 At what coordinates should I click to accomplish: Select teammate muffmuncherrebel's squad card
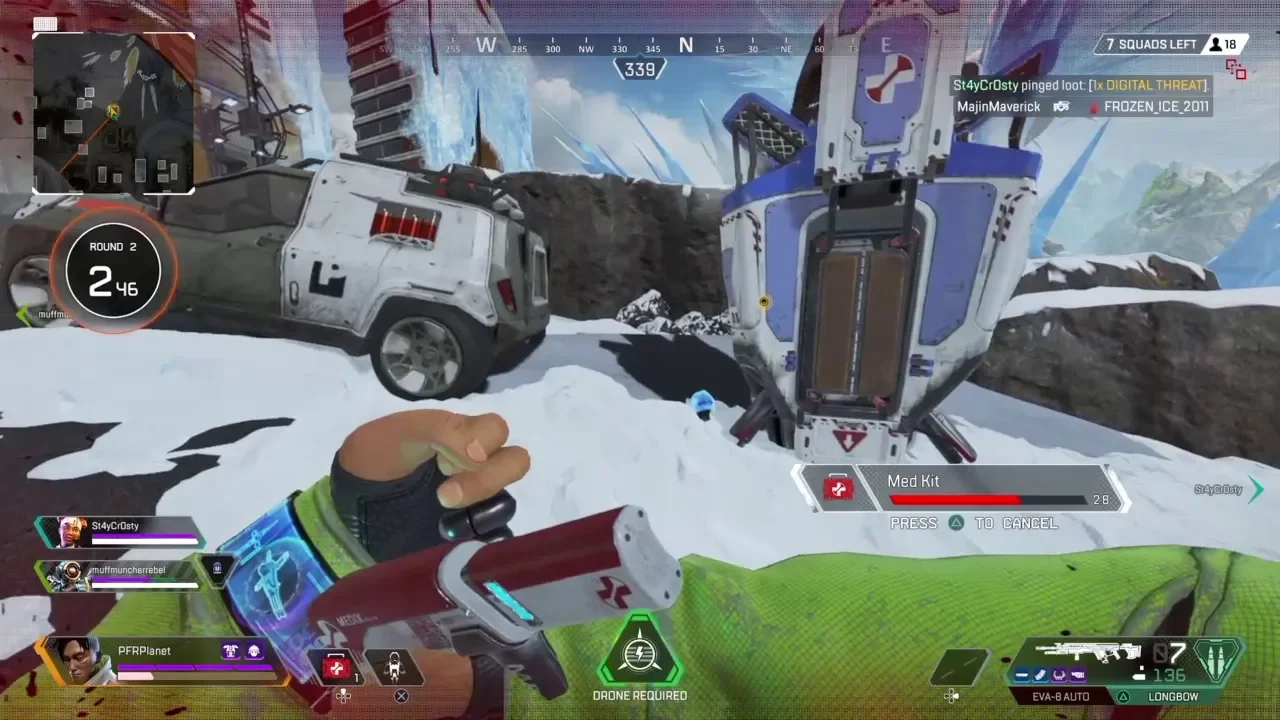click(x=118, y=574)
